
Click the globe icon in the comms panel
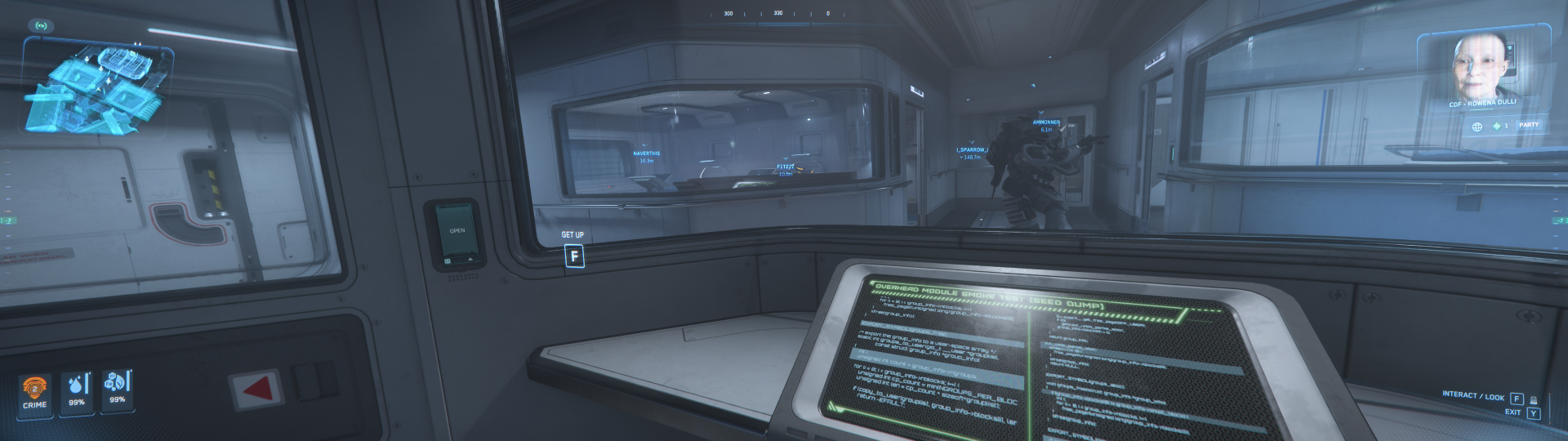(x=1477, y=127)
